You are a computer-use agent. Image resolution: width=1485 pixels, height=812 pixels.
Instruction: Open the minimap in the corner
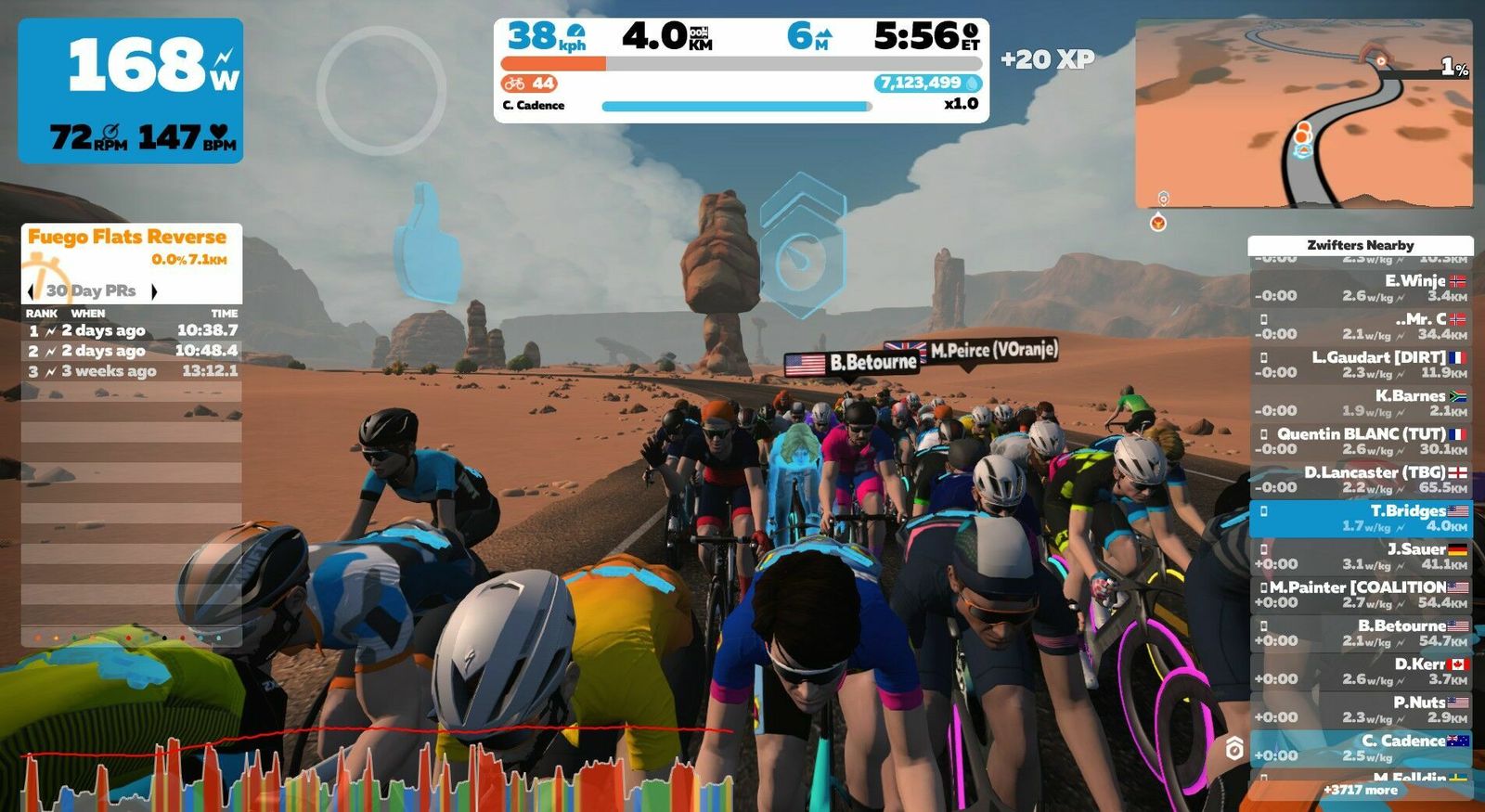coord(1303,113)
